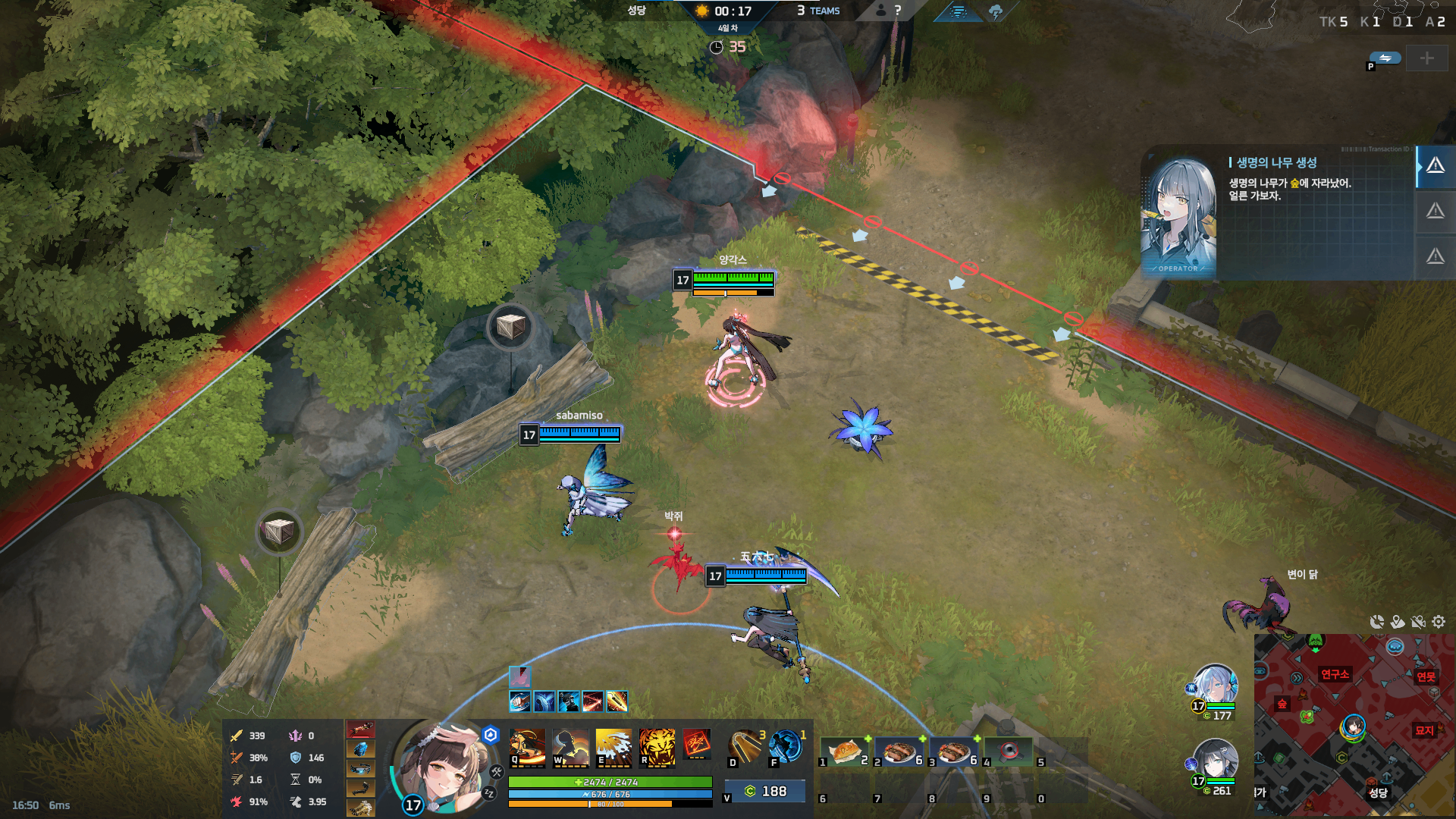Use the steak item in slot 2
The width and height of the screenshot is (1456, 819).
tap(899, 752)
